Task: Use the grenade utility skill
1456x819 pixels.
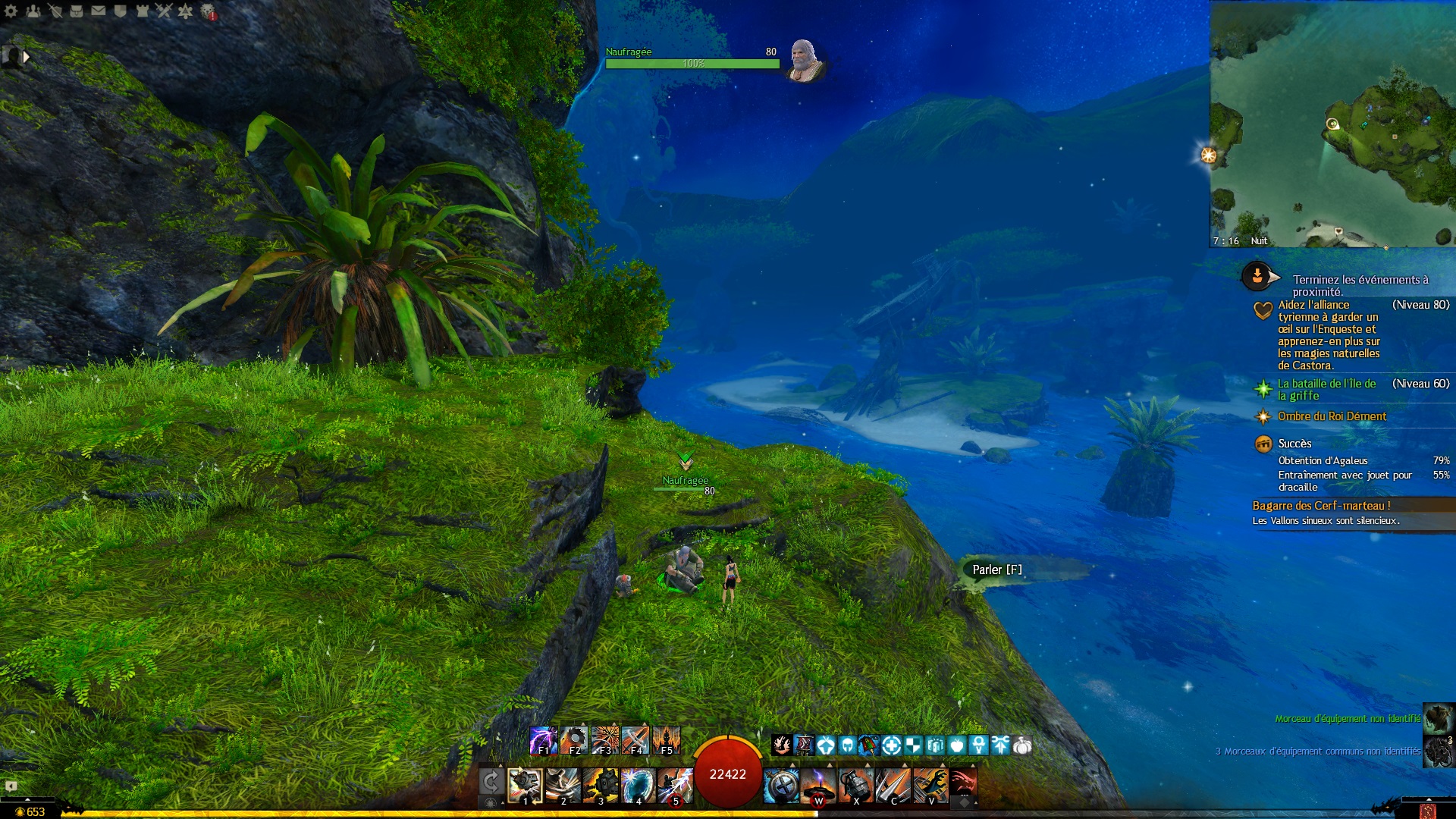Action: pyautogui.click(x=855, y=786)
